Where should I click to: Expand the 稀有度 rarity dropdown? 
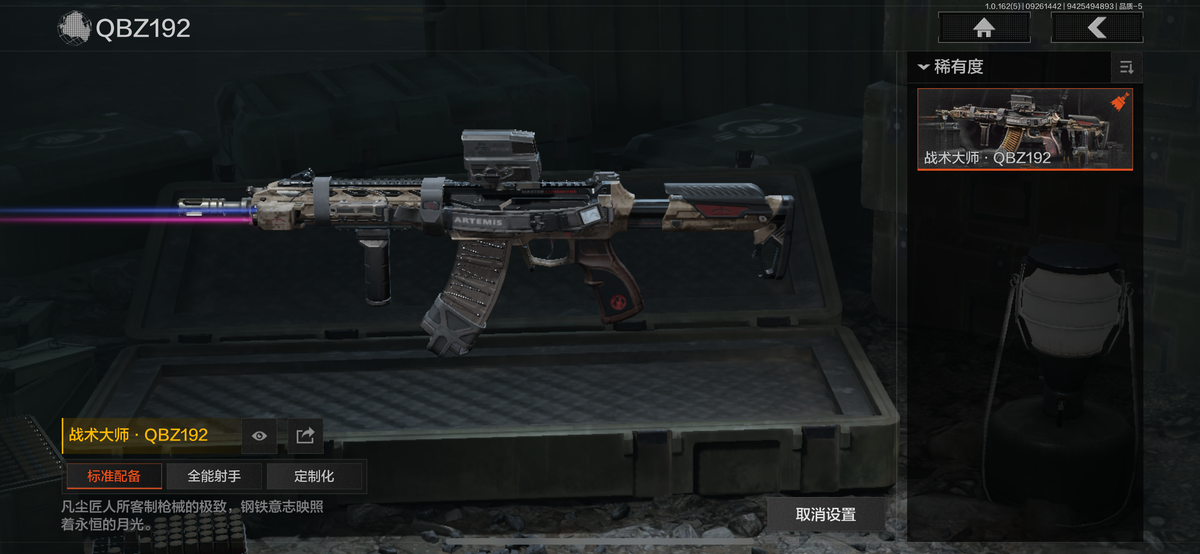[x=951, y=67]
